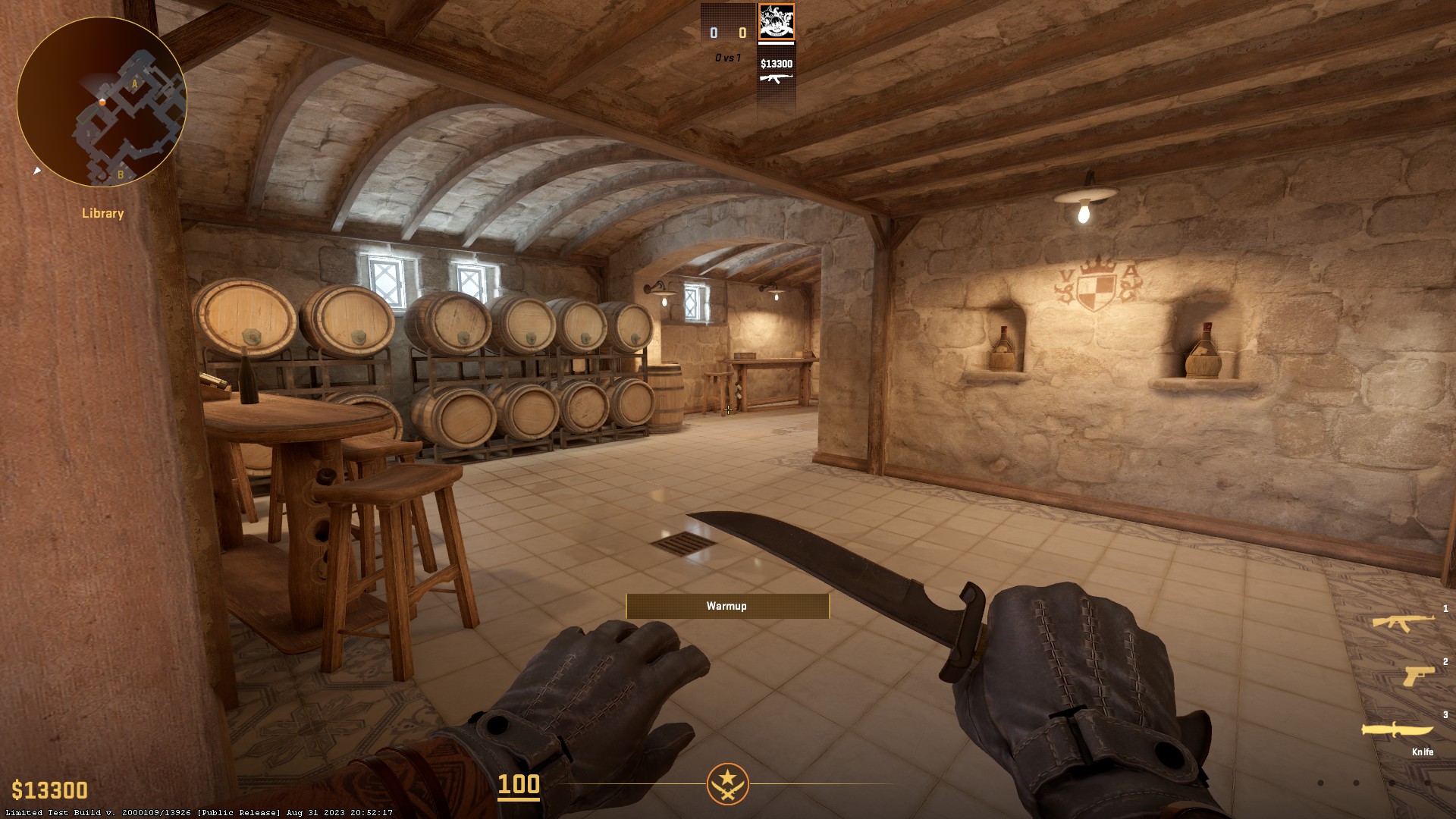This screenshot has width=1456, height=819.
Task: Click the white health bar under the avatar
Action: click(x=776, y=43)
